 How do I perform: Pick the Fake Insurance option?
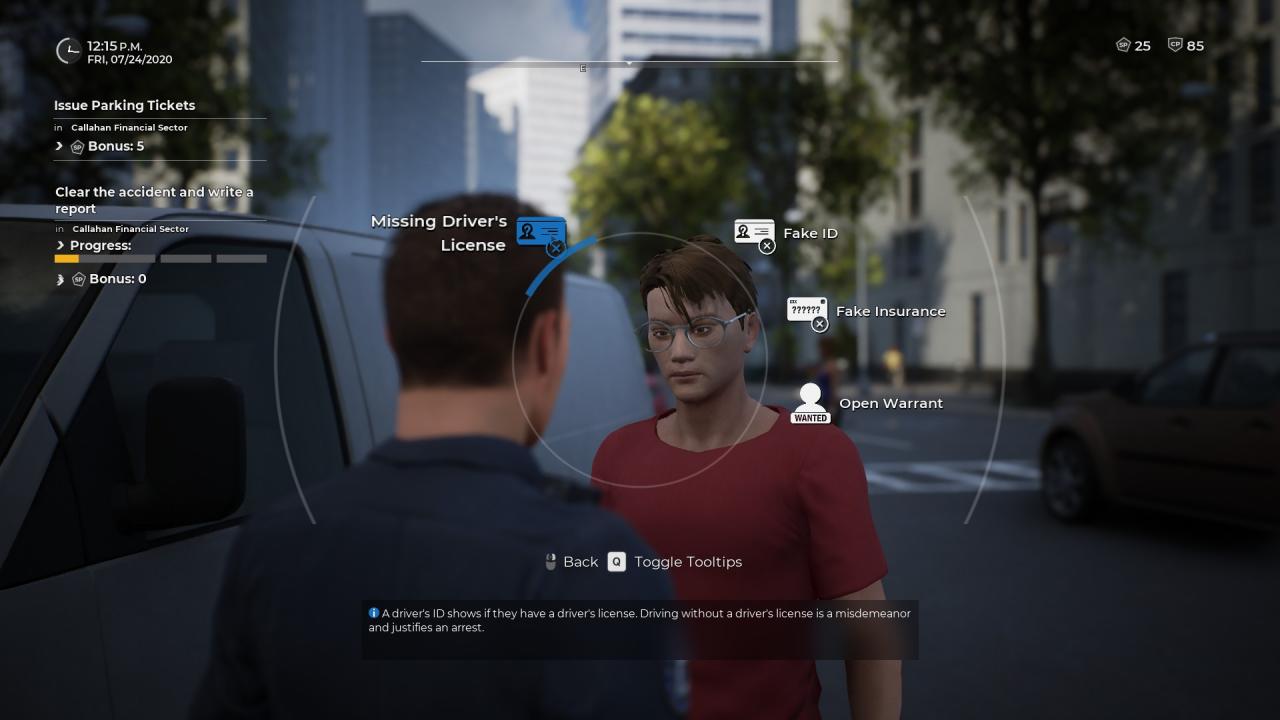click(x=807, y=312)
